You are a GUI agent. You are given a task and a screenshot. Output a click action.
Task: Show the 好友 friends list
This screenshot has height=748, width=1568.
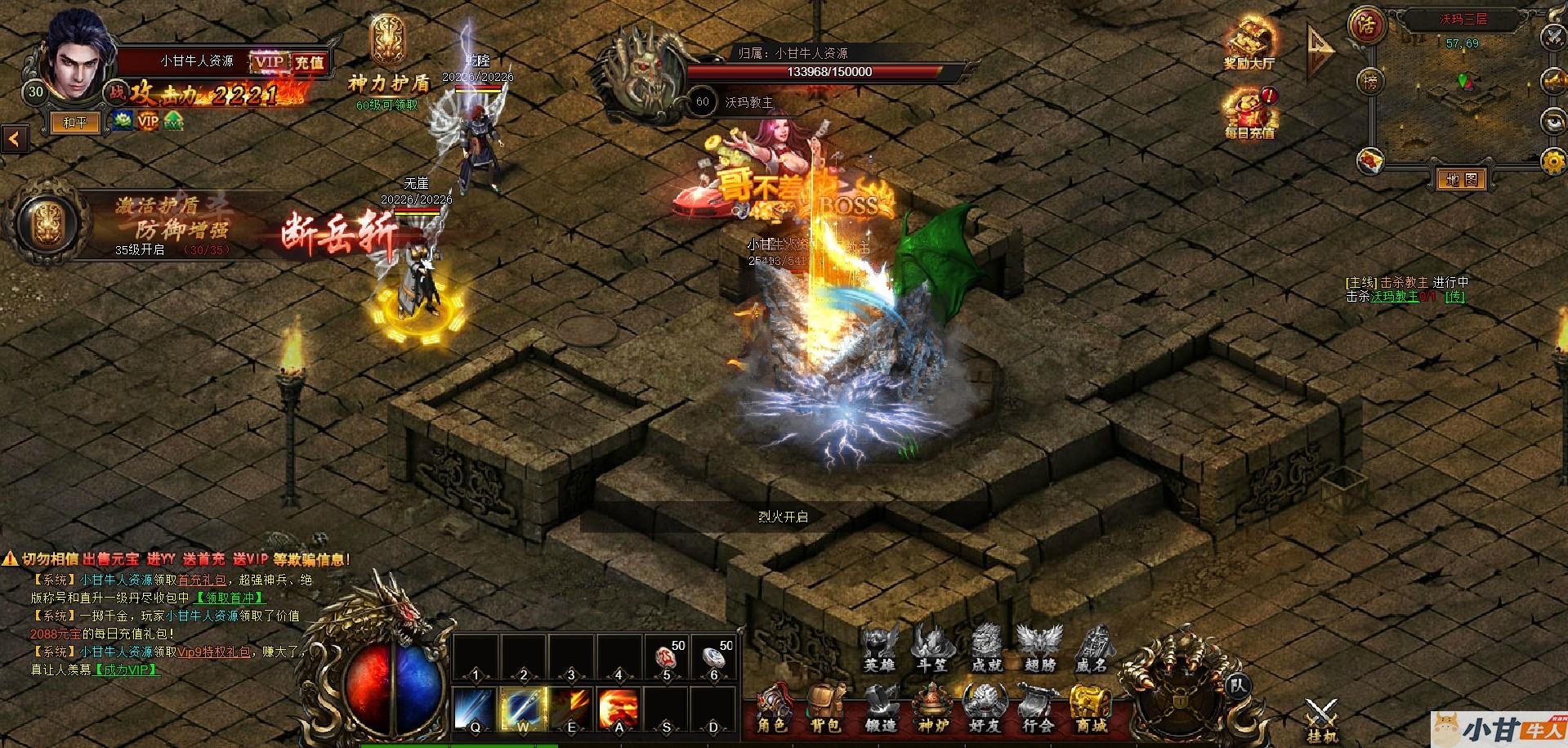click(985, 708)
